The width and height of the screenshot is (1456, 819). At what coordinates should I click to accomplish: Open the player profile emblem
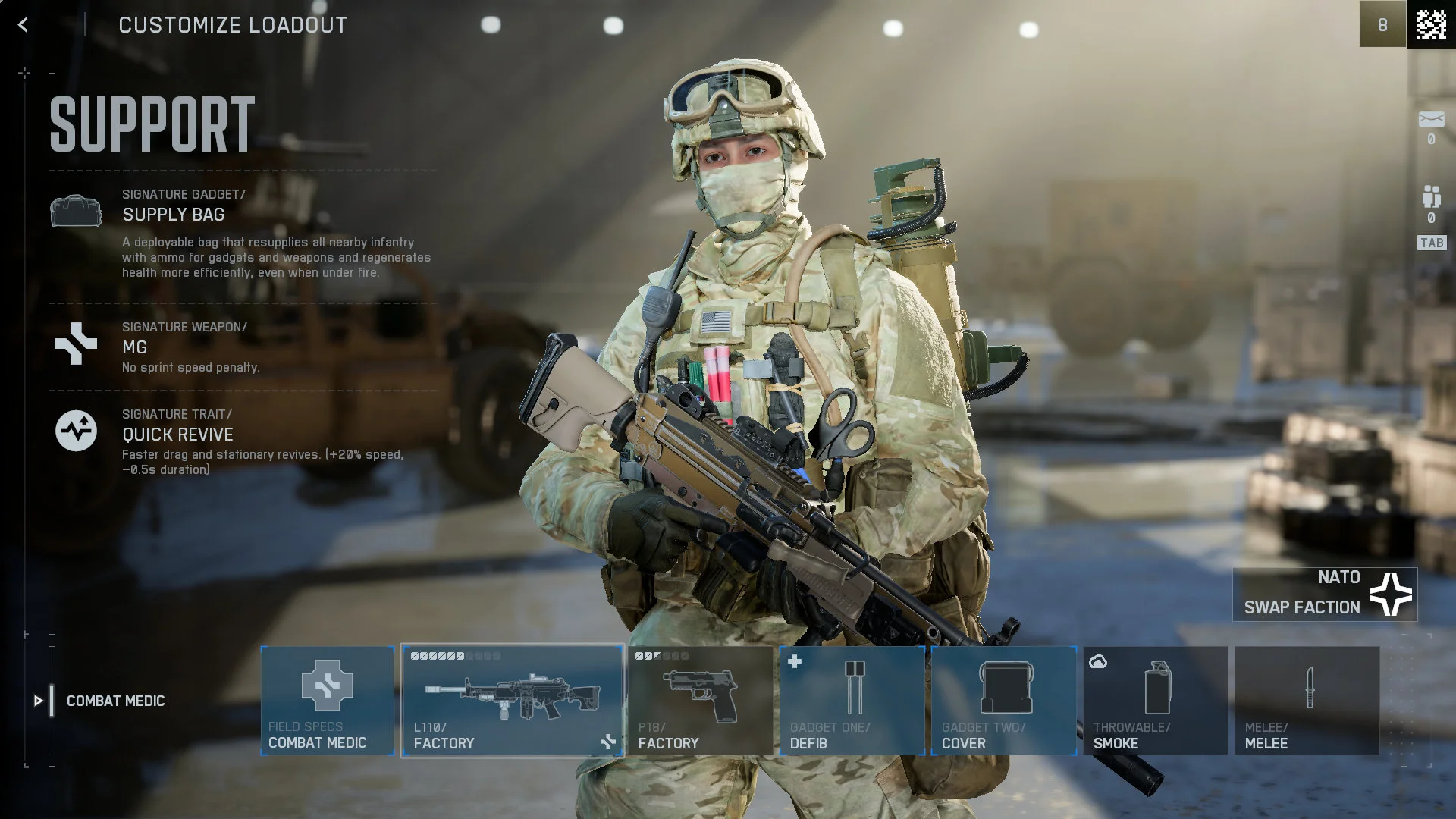click(1432, 24)
